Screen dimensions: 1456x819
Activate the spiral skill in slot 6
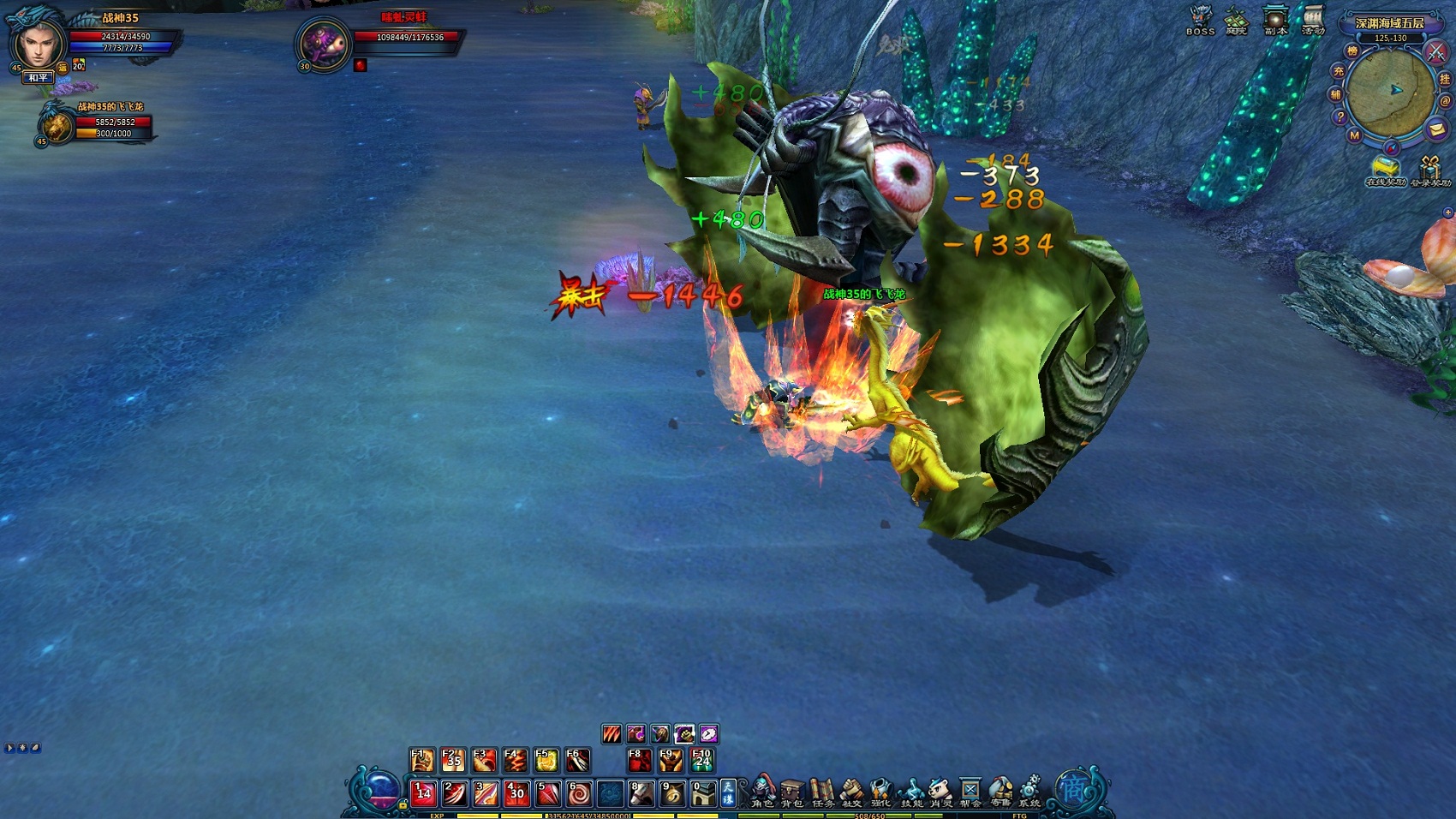[579, 794]
